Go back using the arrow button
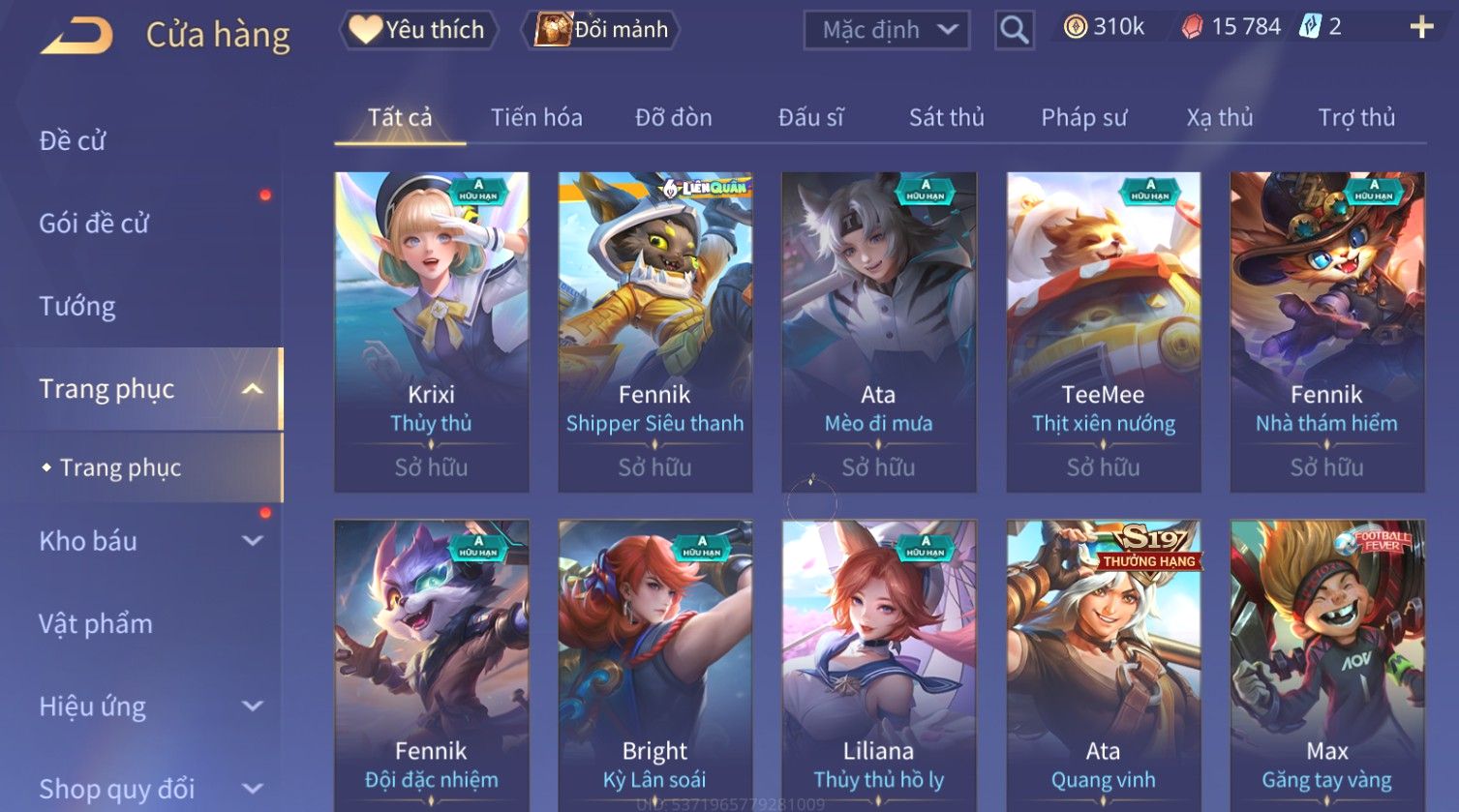This screenshot has width=1459, height=812. [x=77, y=36]
